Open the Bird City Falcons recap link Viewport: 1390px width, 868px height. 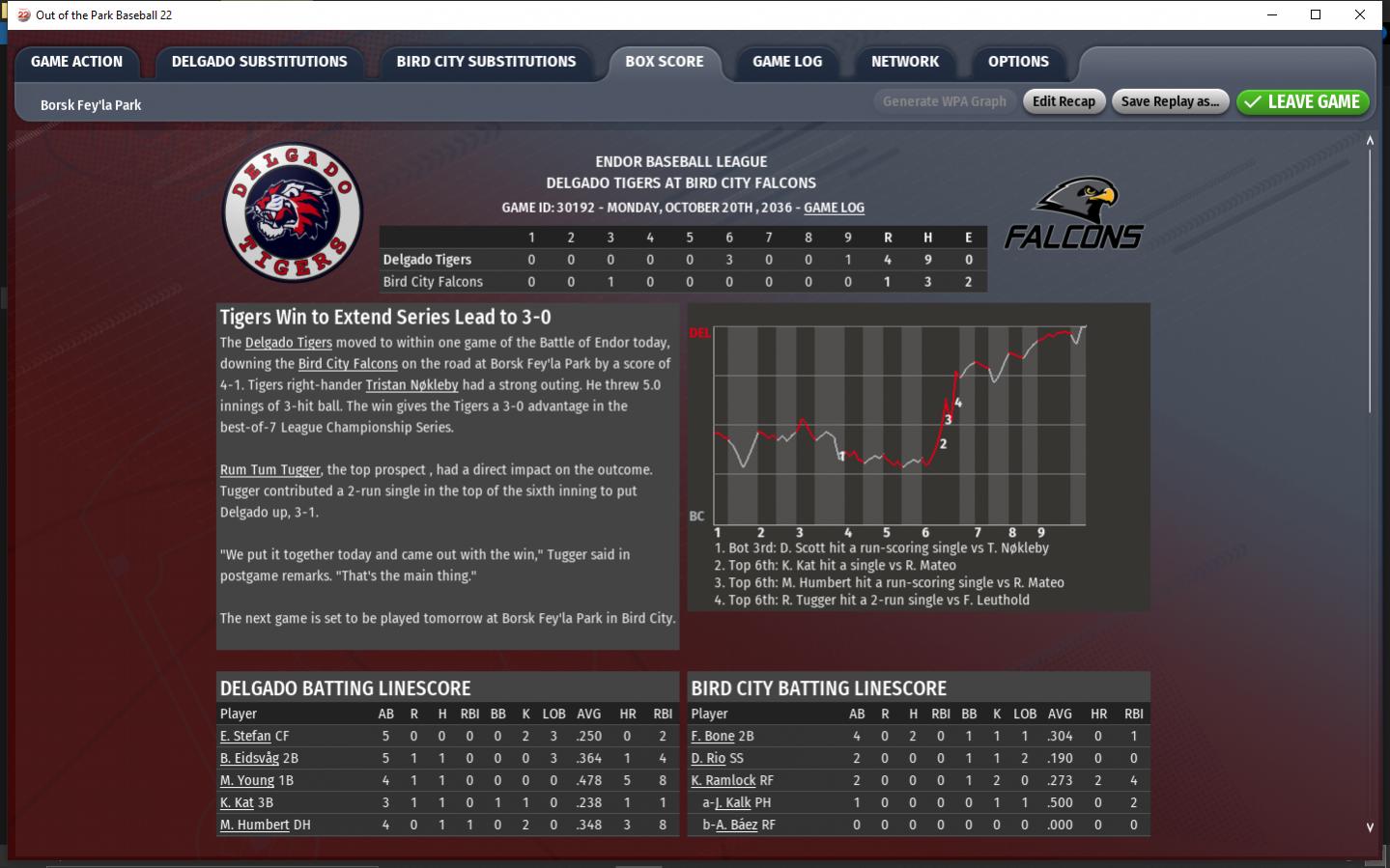(348, 364)
